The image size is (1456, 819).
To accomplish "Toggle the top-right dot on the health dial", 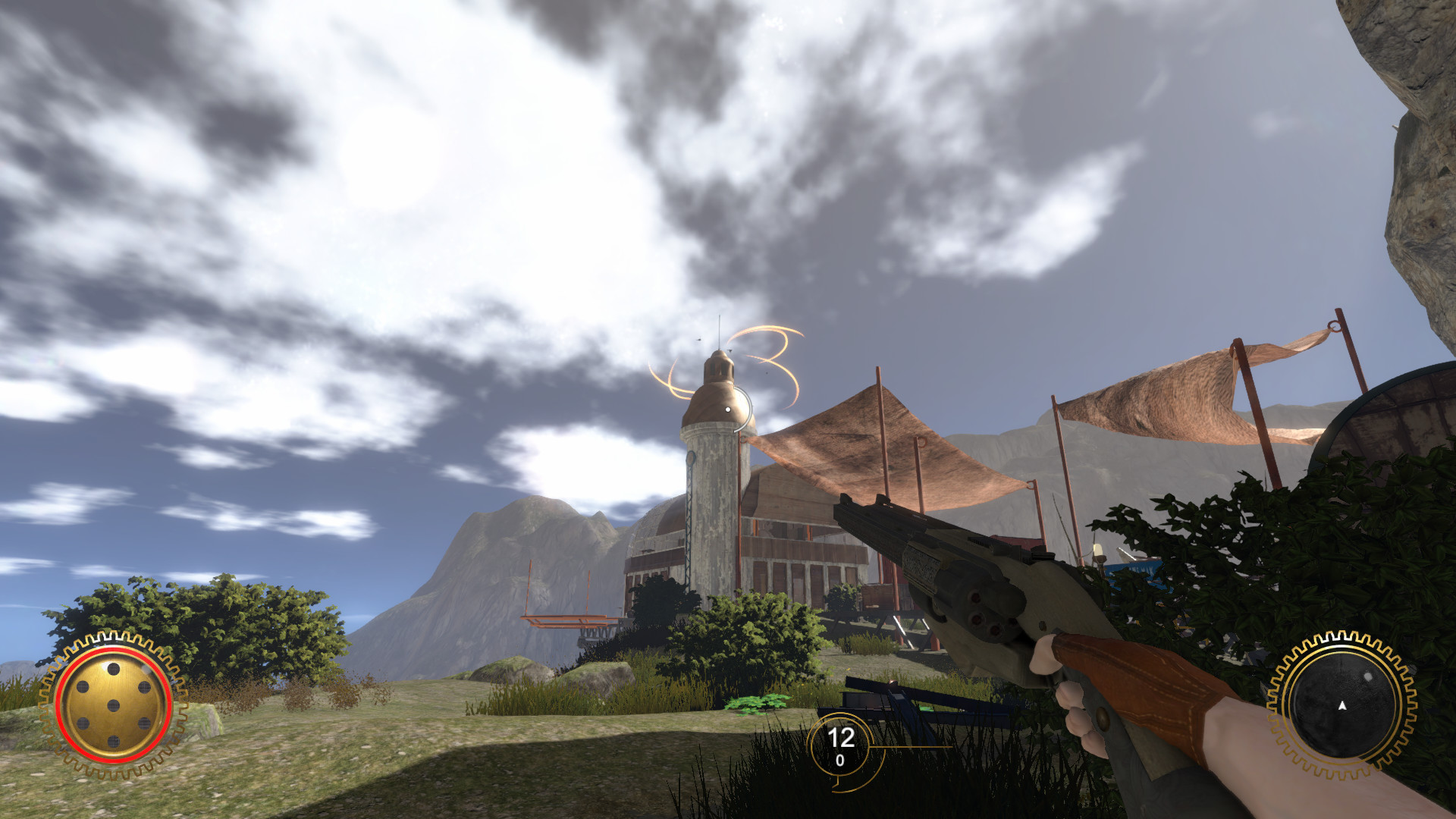I will coord(144,687).
